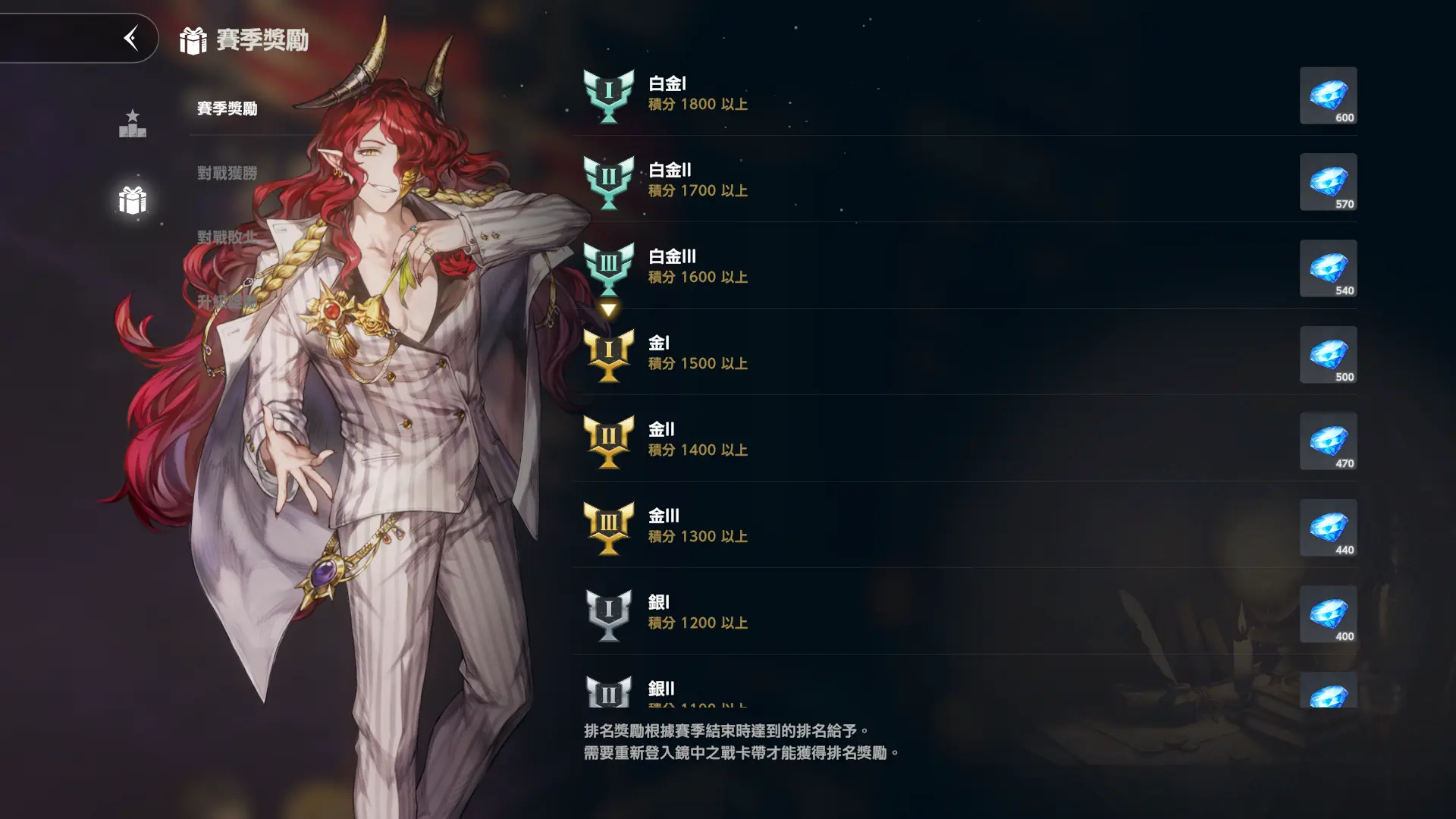Switch to the 對戰獲勝 tab
Screen dimensions: 1456x819
(x=227, y=173)
